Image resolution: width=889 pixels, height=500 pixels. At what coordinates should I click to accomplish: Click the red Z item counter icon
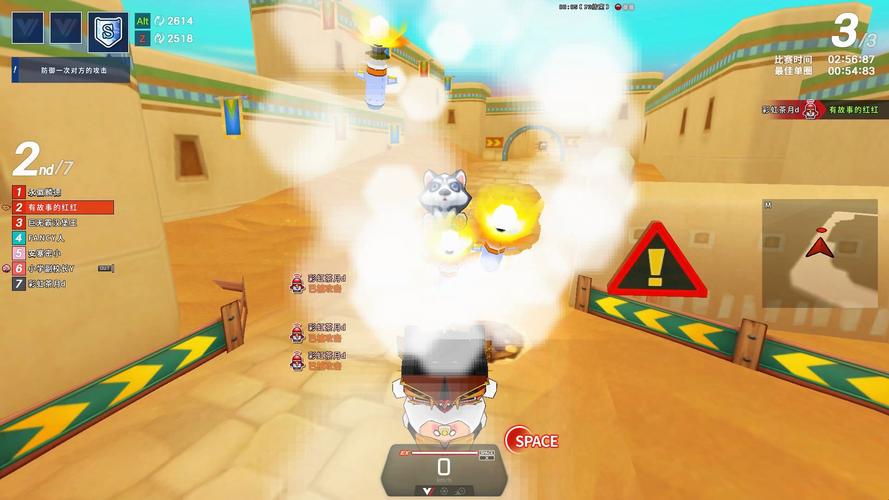(x=143, y=39)
